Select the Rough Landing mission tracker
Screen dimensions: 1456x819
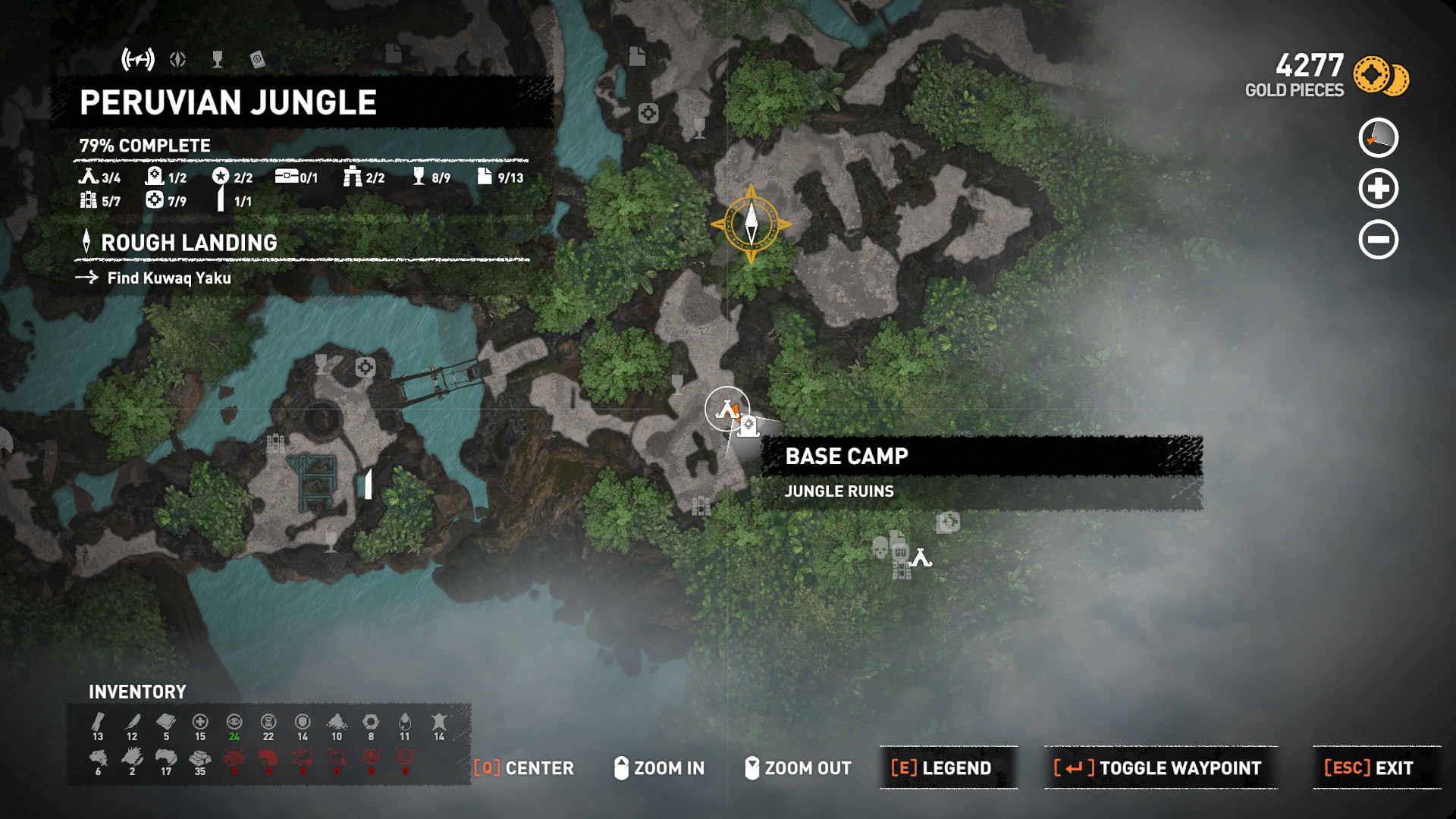tap(188, 243)
